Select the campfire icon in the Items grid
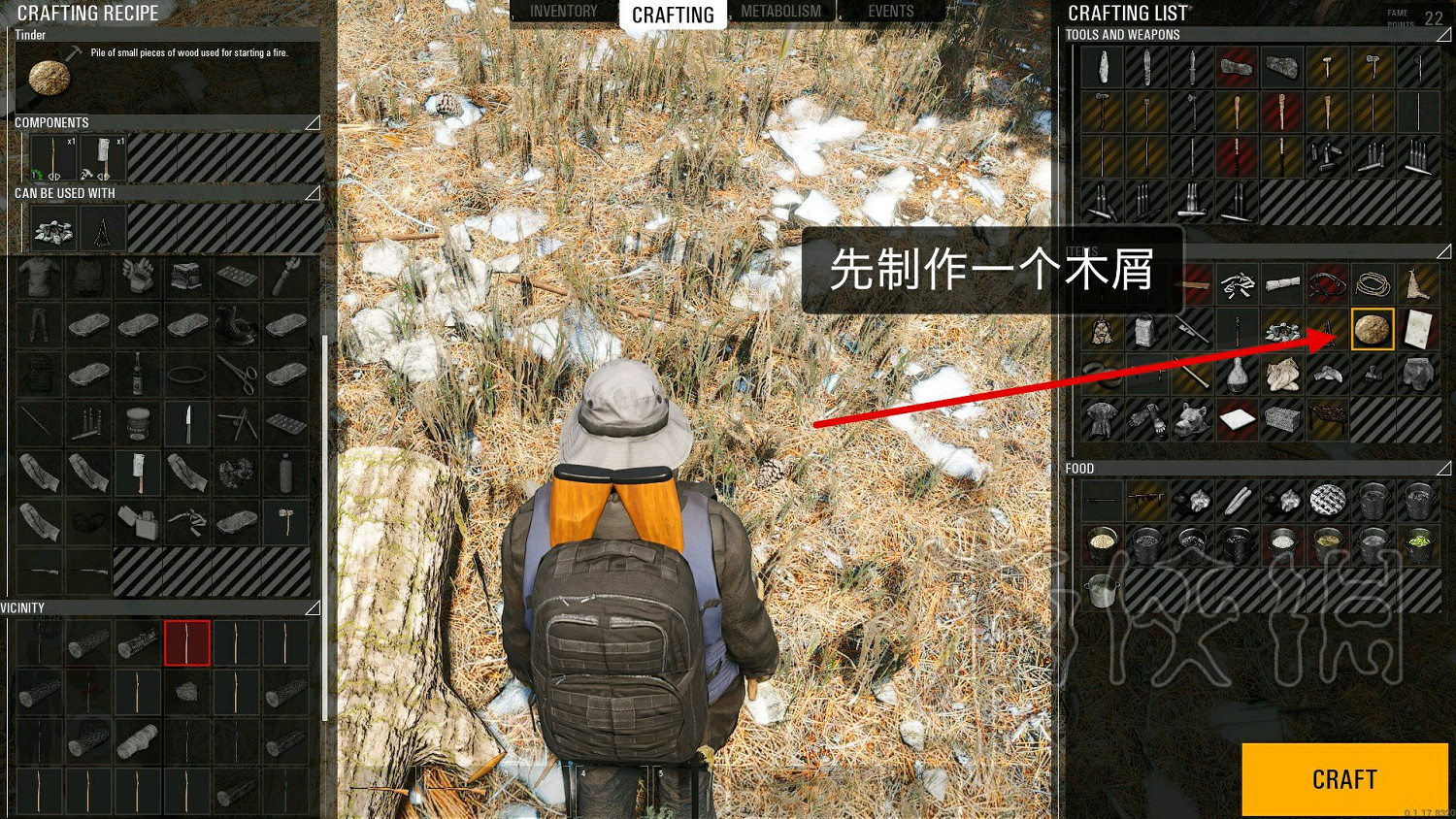The image size is (1456, 819). click(x=1281, y=329)
